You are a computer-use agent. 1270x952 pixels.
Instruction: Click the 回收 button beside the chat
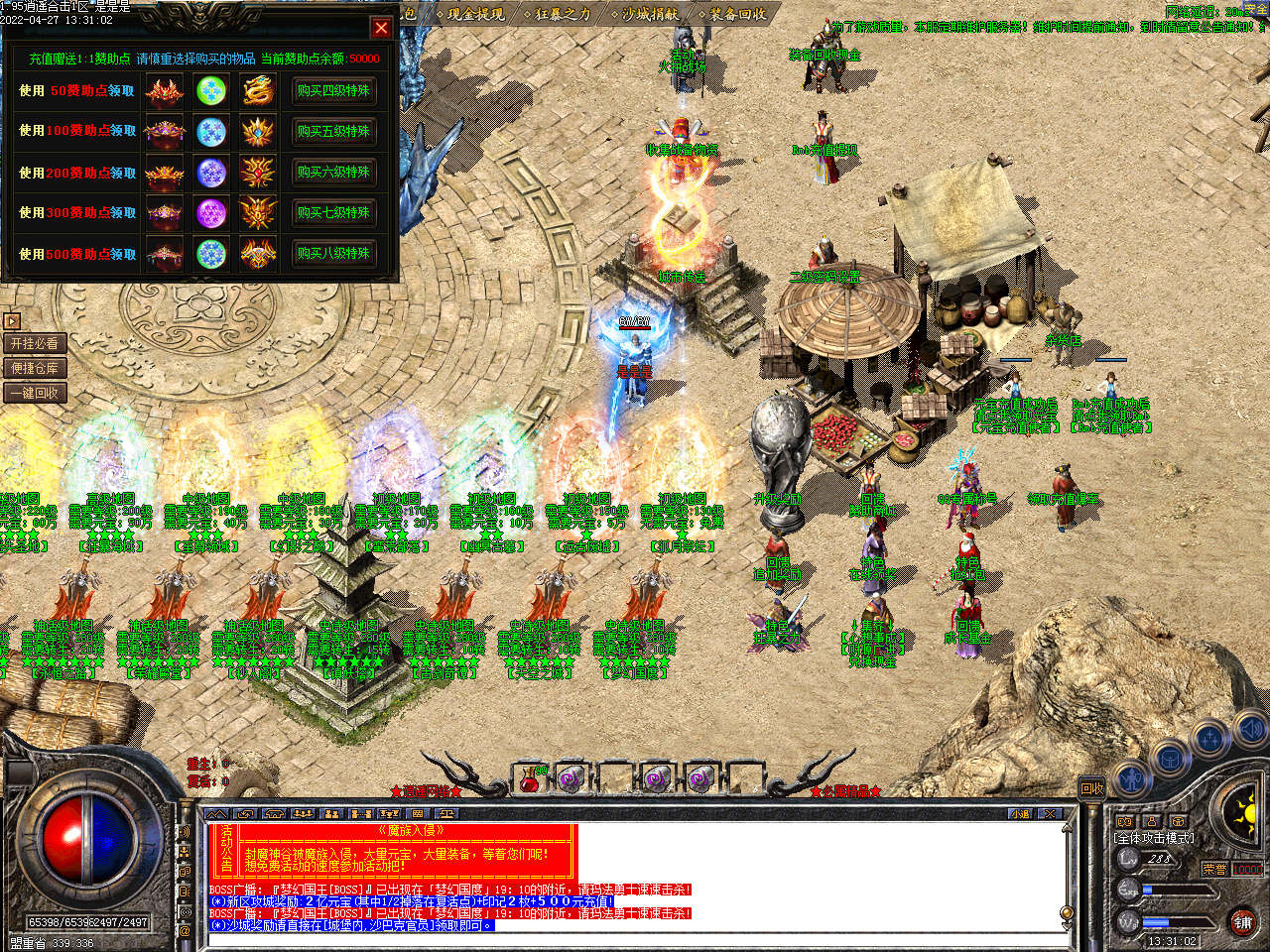[1092, 788]
